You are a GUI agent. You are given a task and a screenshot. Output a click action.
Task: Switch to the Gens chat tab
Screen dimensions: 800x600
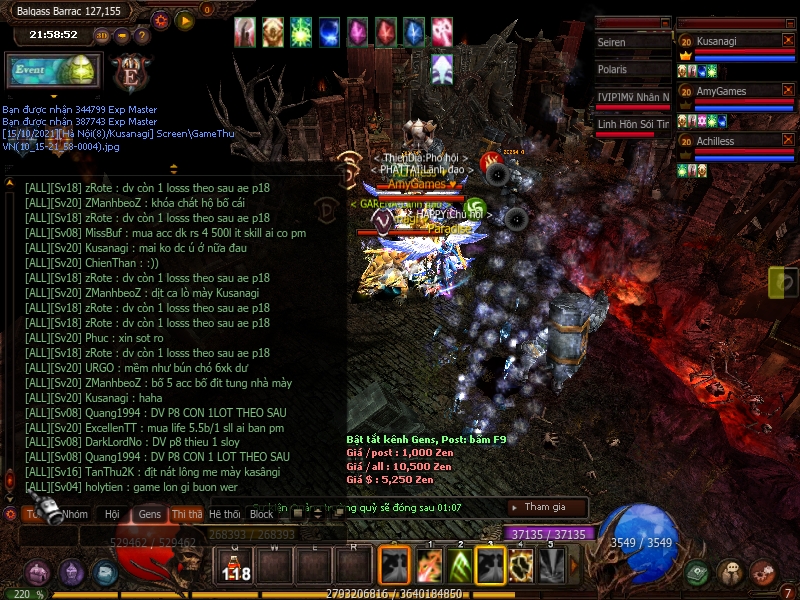tap(150, 514)
